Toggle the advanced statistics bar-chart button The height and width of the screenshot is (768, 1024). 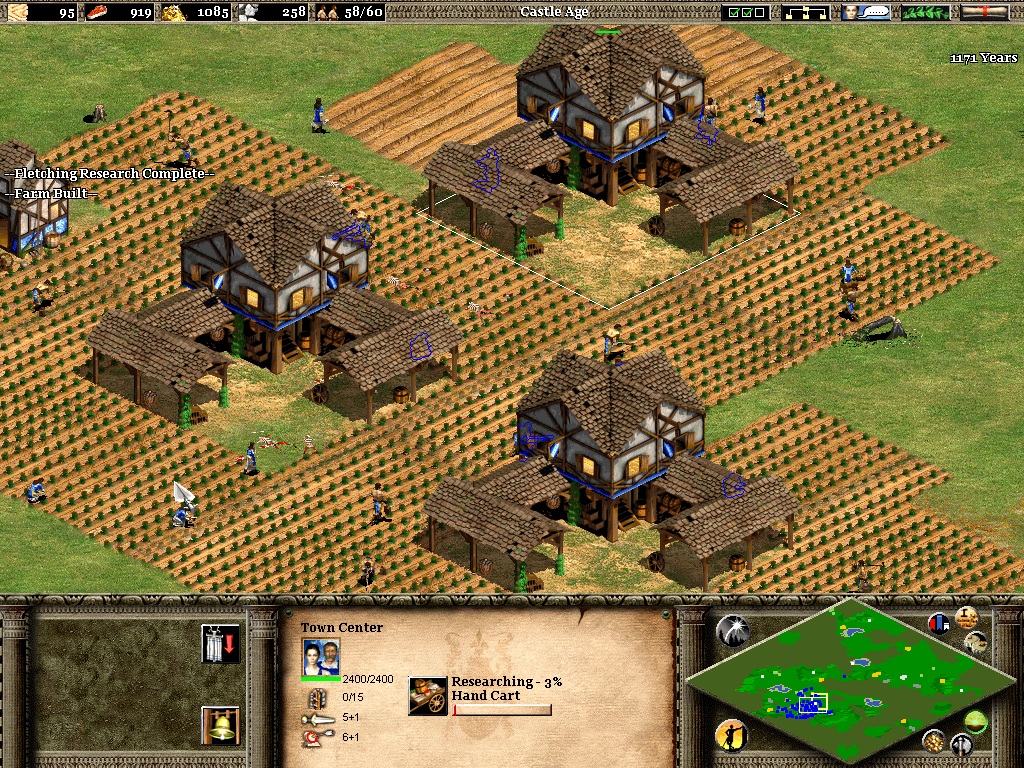[x=939, y=624]
